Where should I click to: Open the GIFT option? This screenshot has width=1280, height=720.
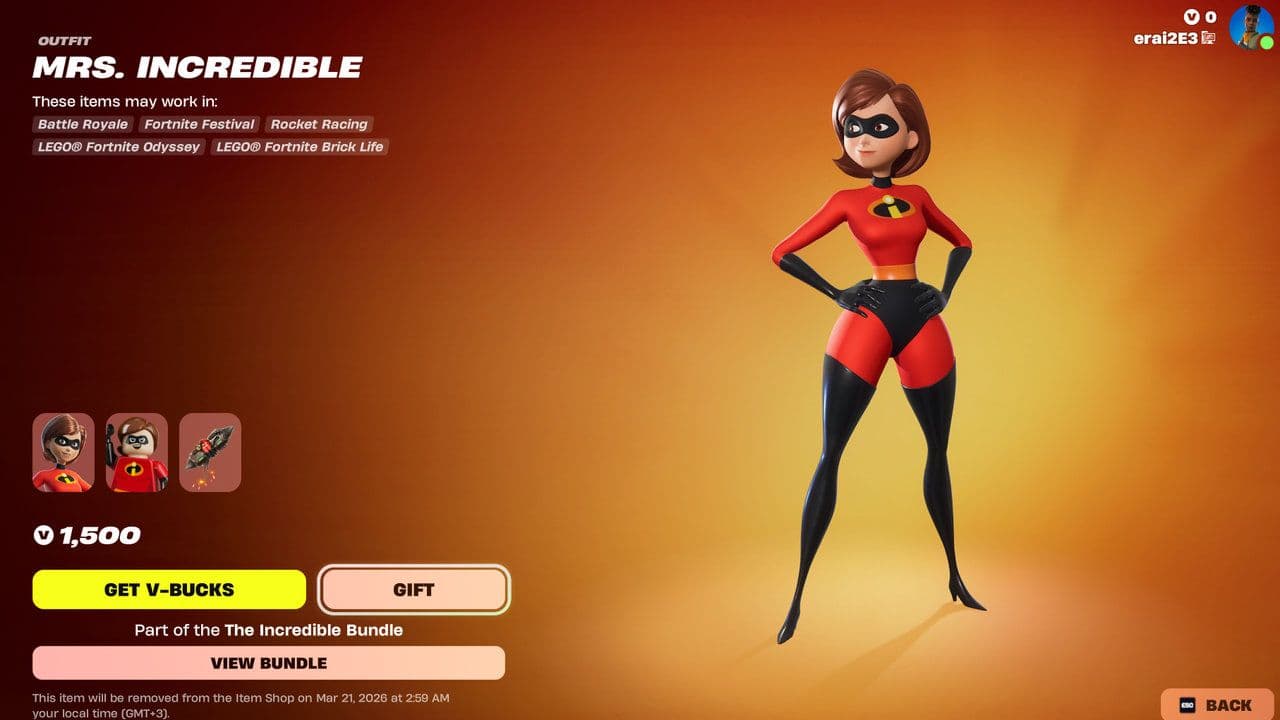414,590
